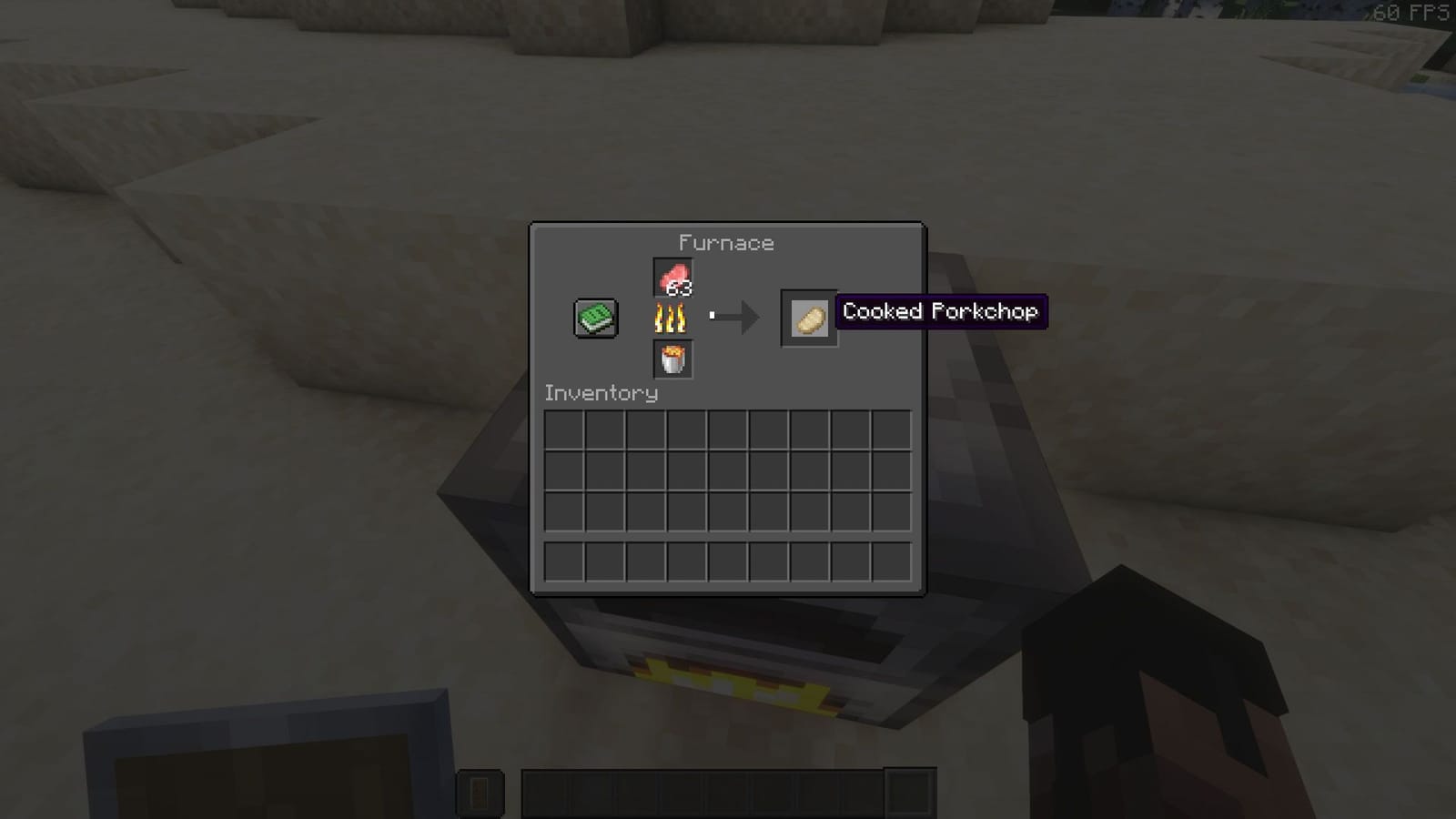Click the Inventory section label

pyautogui.click(x=601, y=393)
